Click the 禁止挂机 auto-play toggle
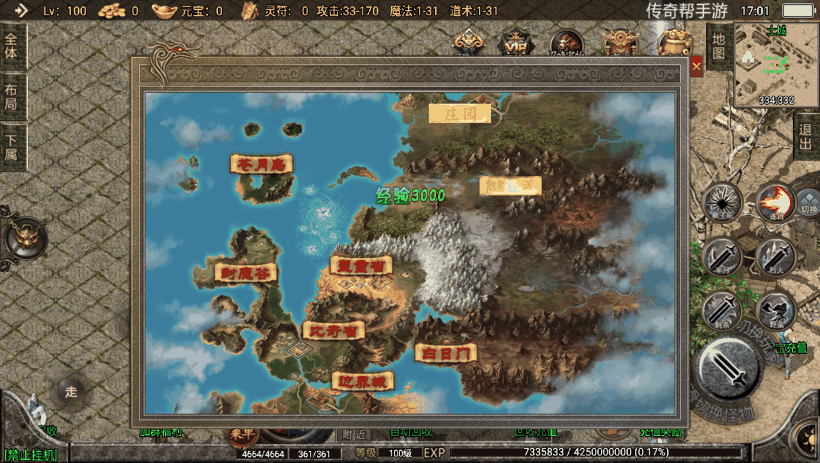The image size is (820, 463). [x=30, y=455]
